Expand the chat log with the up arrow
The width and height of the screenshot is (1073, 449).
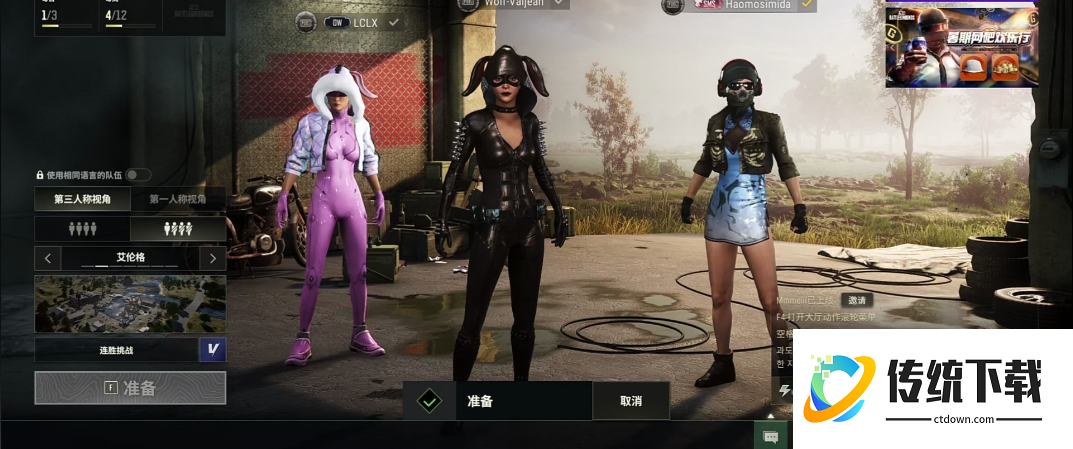coord(770,415)
